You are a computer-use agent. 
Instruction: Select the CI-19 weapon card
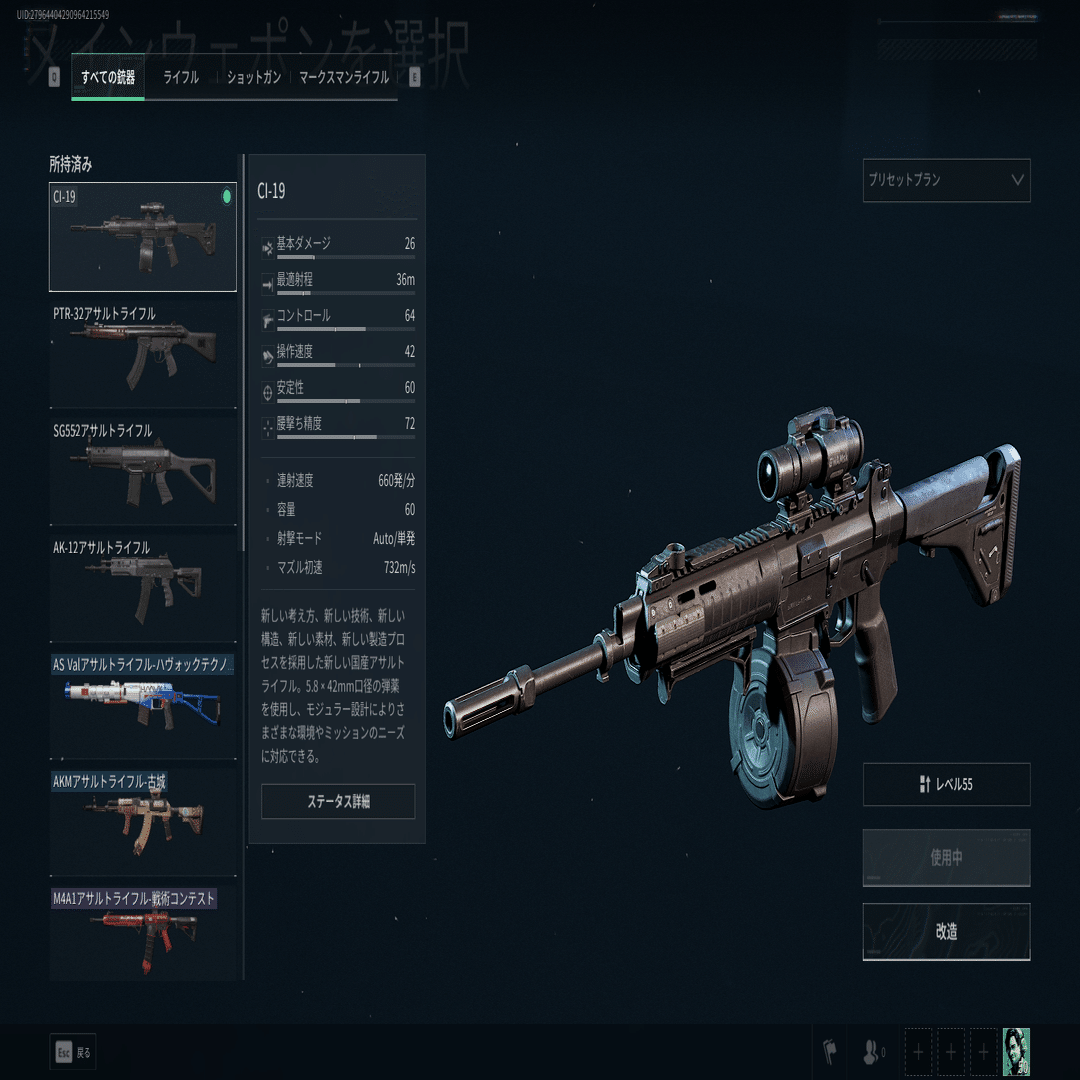[x=143, y=237]
